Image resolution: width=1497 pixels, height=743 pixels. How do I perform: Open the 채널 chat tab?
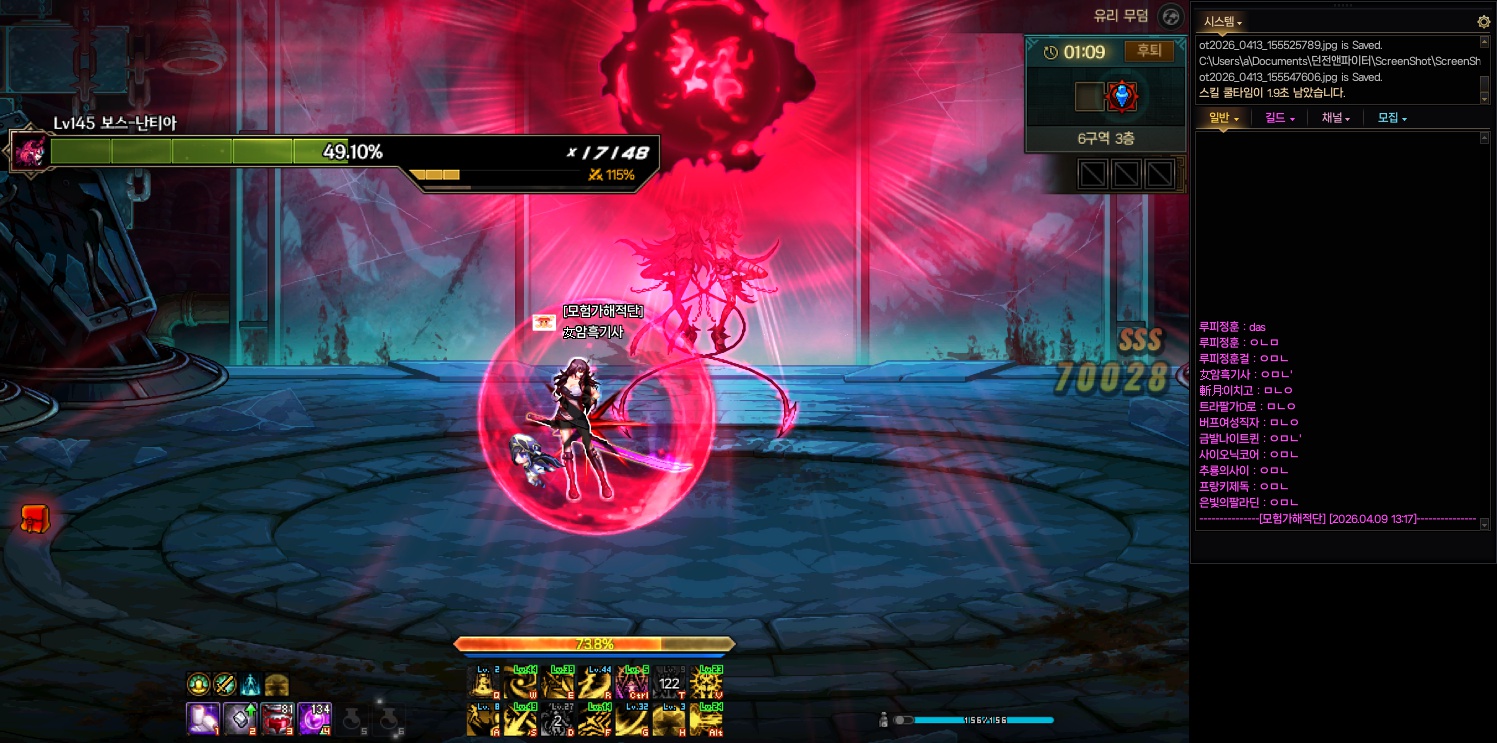(1335, 118)
